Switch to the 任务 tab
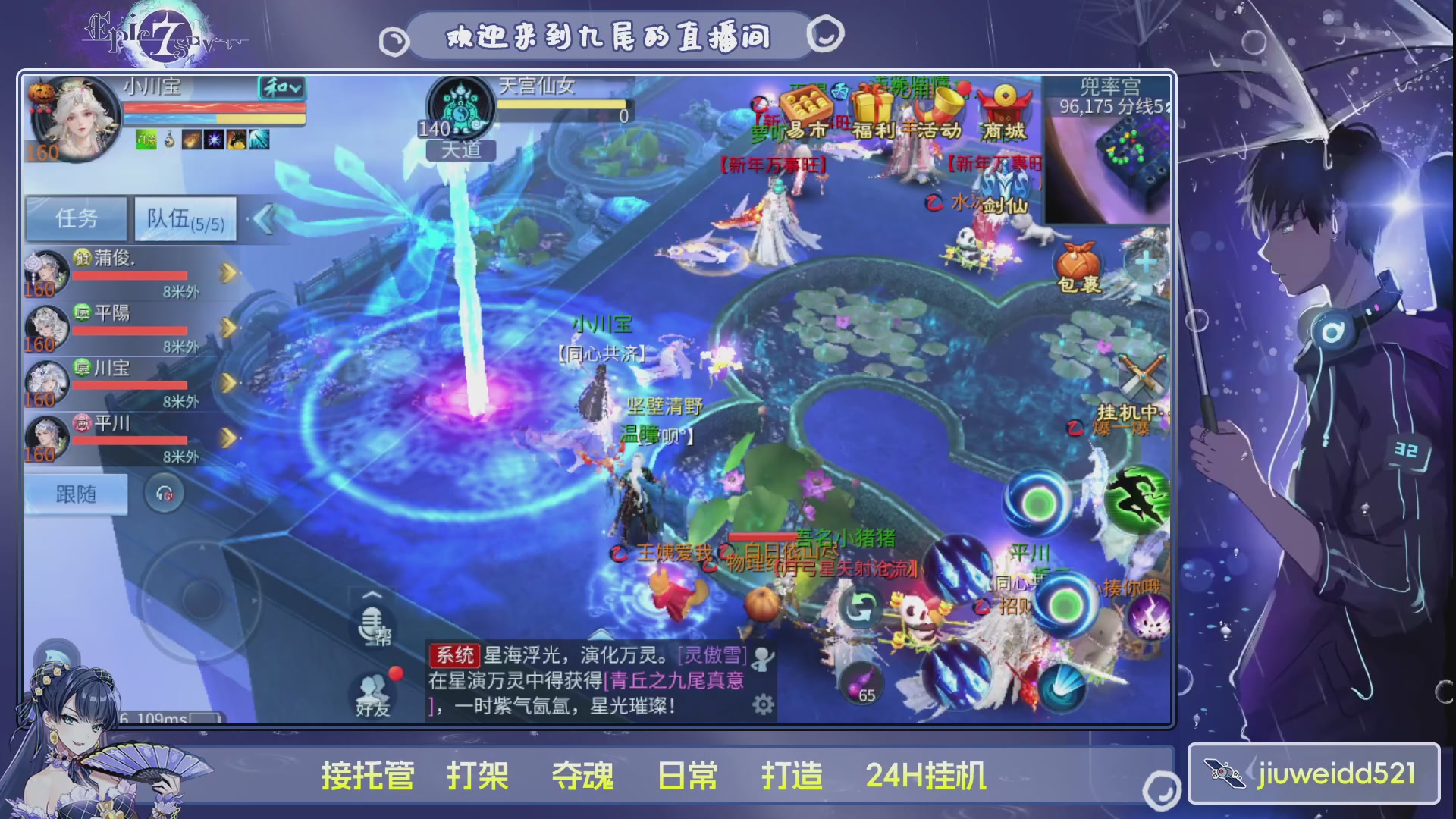 [76, 218]
